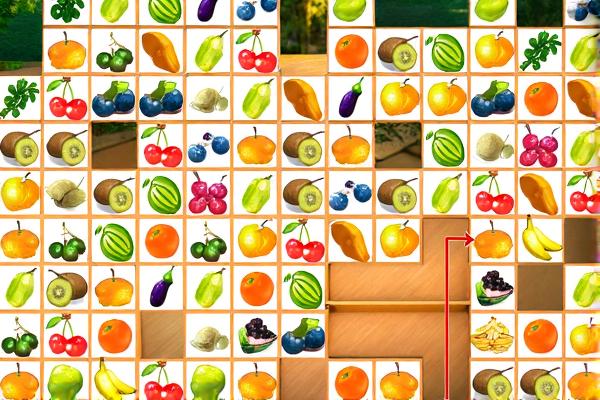The height and width of the screenshot is (400, 600).
Task: Select the eggplant tile between papaya and yellow apple
Action: pyautogui.click(x=351, y=98)
